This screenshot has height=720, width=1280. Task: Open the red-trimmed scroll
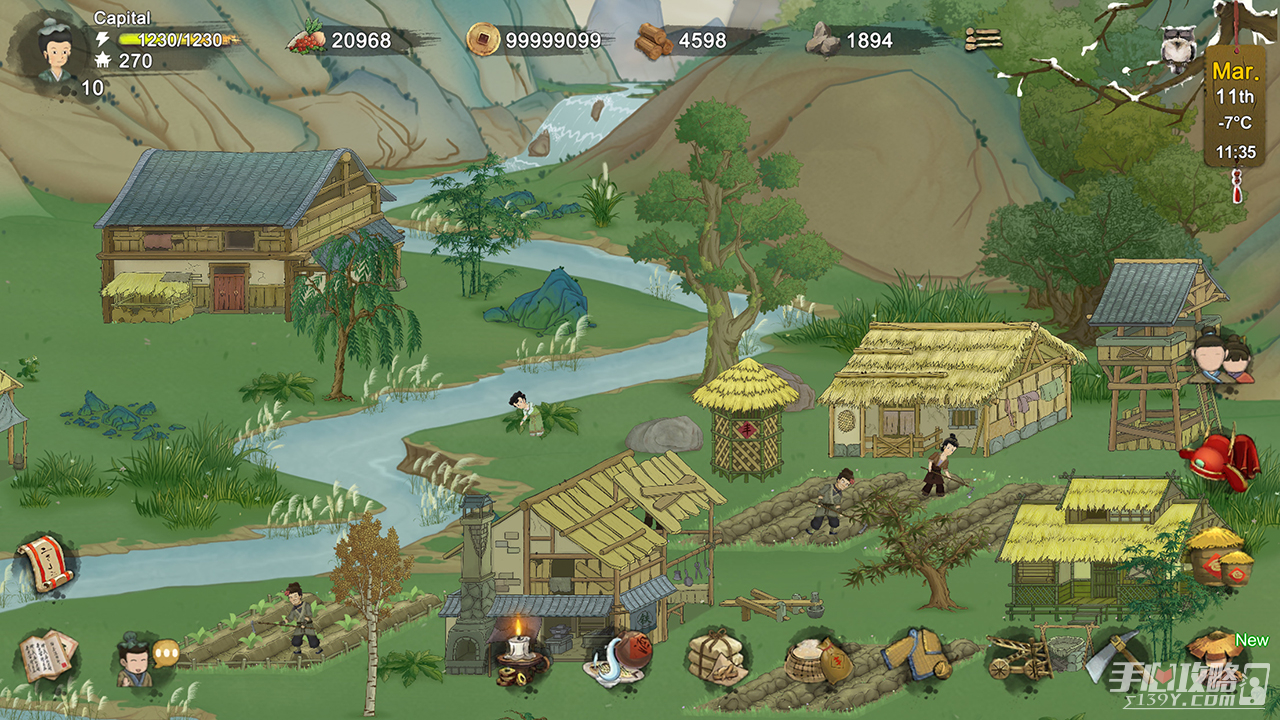(x=45, y=562)
